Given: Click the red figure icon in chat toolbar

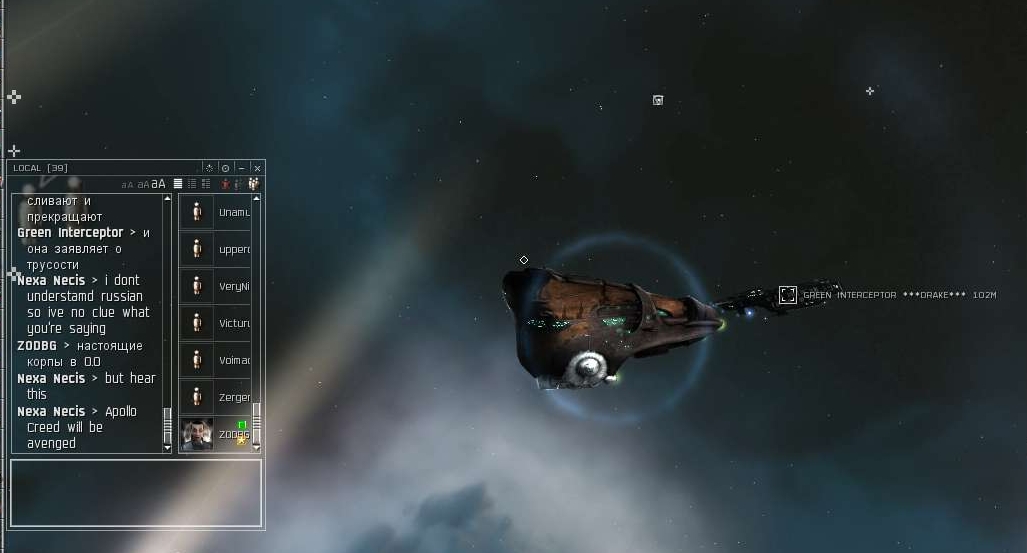Looking at the screenshot, I should [225, 184].
